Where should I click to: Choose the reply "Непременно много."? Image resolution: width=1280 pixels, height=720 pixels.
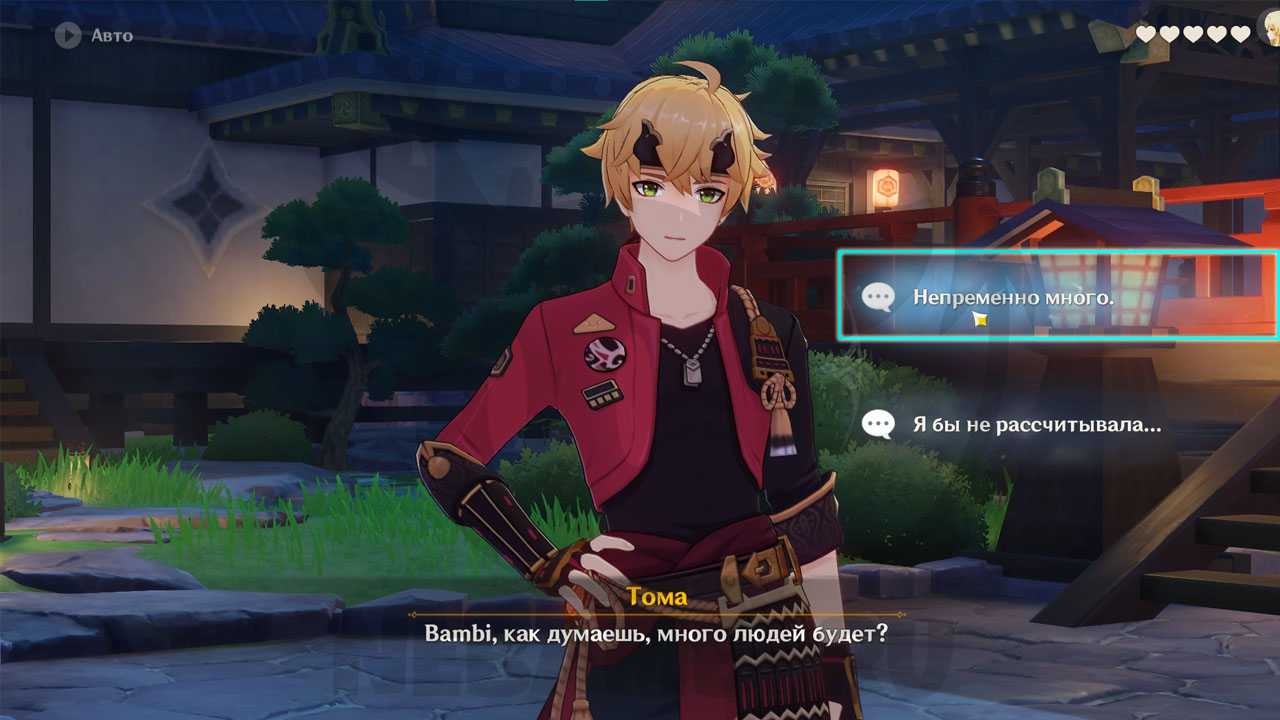pos(1012,297)
